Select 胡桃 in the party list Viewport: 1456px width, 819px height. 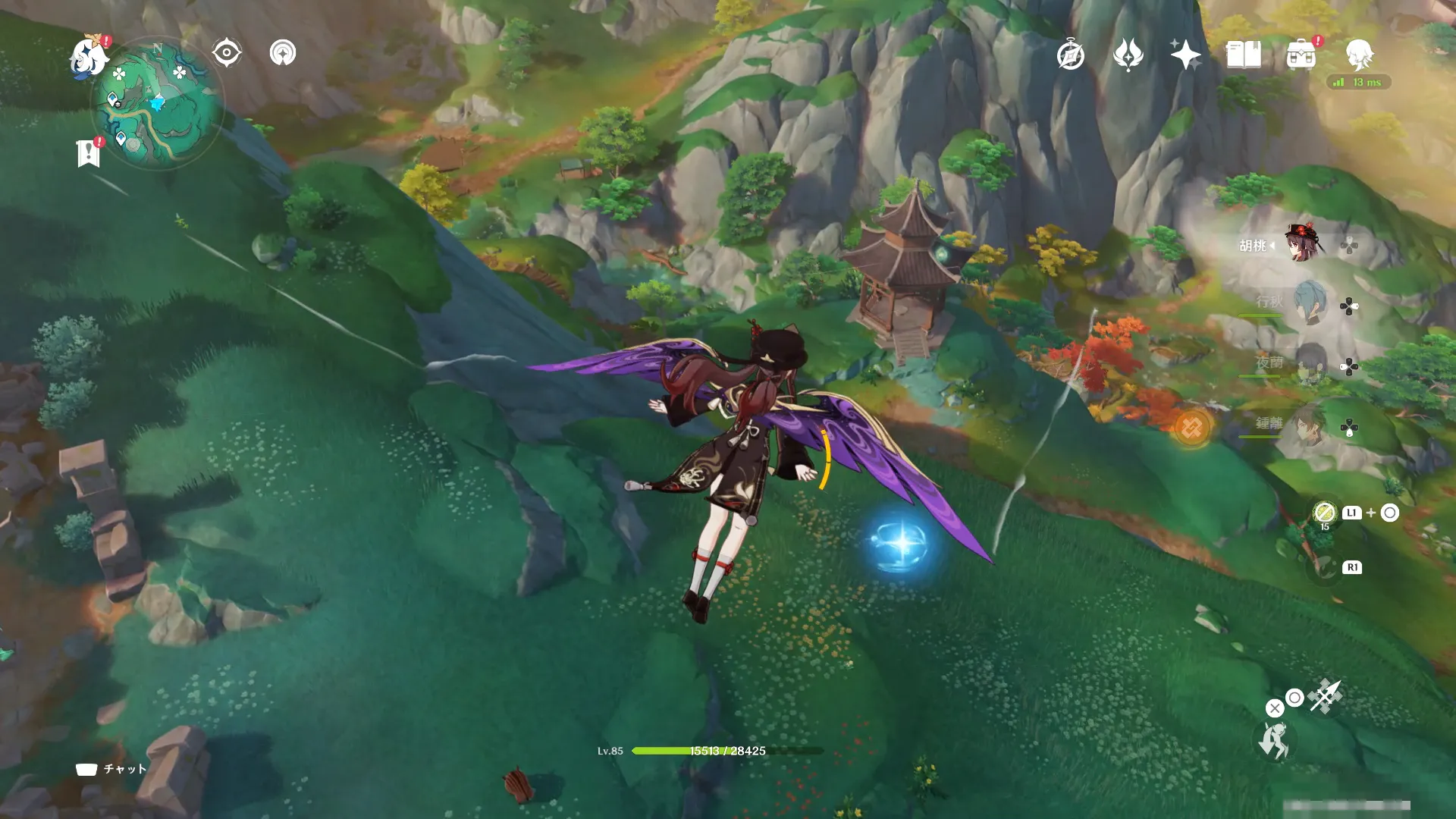click(1303, 244)
